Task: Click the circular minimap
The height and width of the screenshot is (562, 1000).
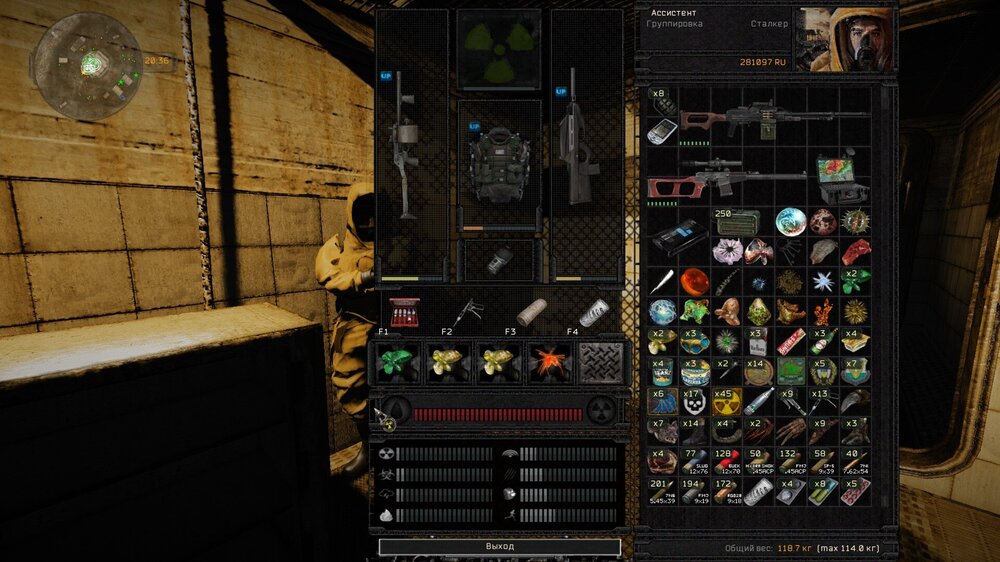Action: point(87,66)
